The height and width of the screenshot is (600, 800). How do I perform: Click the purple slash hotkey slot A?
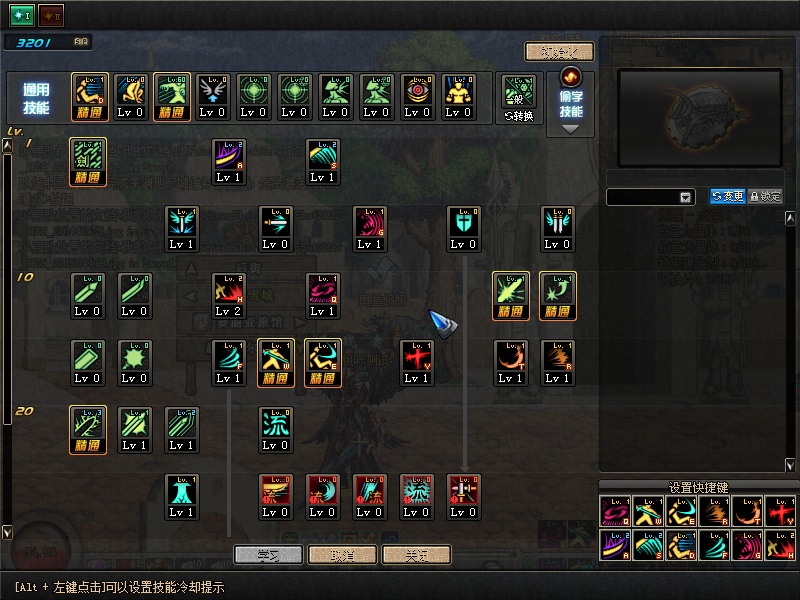pyautogui.click(x=613, y=547)
